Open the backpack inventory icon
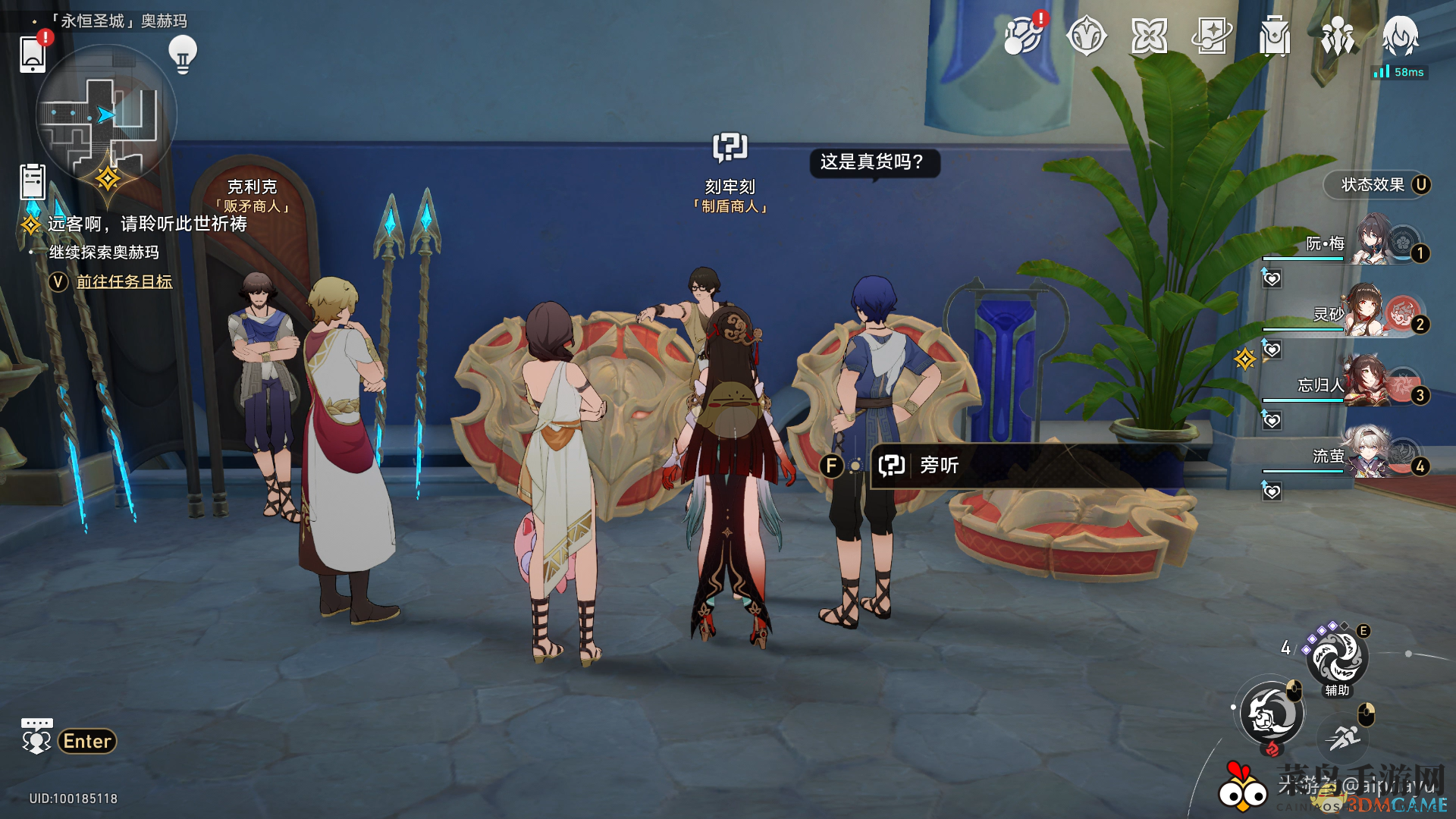Screen dimensions: 1456x819 (1275, 36)
